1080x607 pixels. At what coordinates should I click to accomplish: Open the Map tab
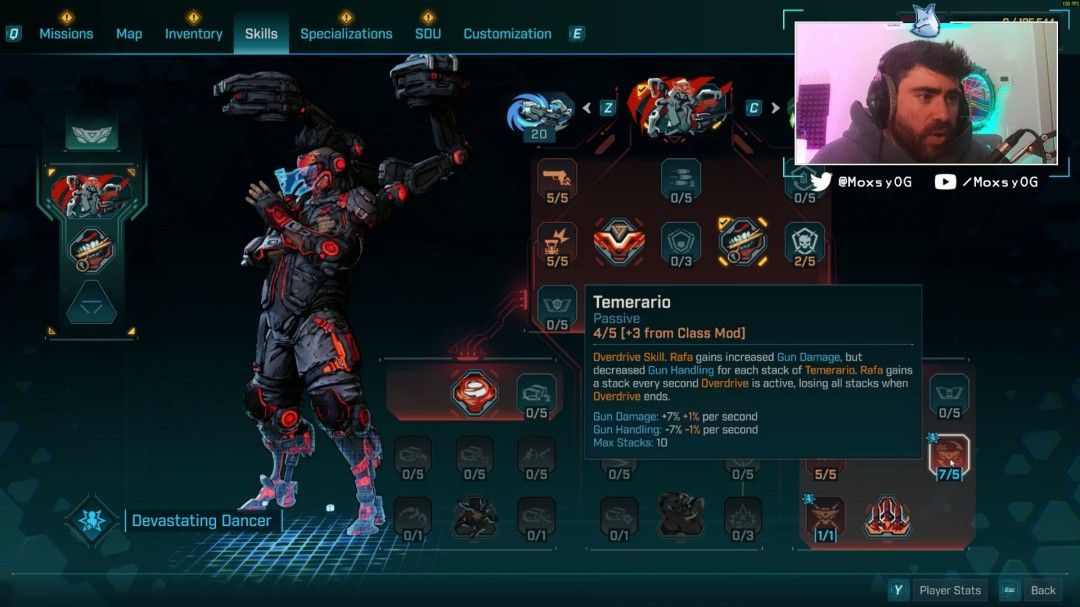pyautogui.click(x=129, y=34)
